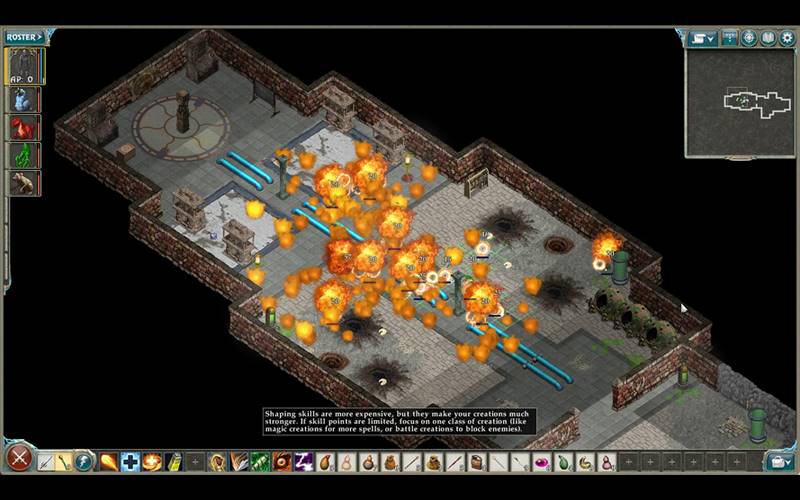Activate the fiery swirl spell icon
This screenshot has height=500, width=800.
coord(152,461)
